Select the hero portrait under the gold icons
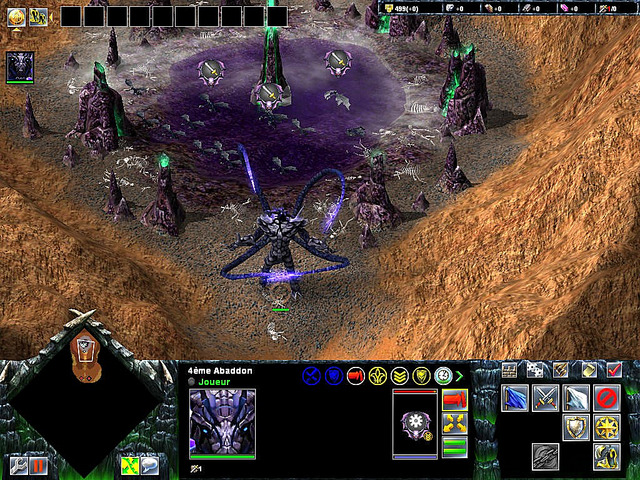 click(20, 66)
